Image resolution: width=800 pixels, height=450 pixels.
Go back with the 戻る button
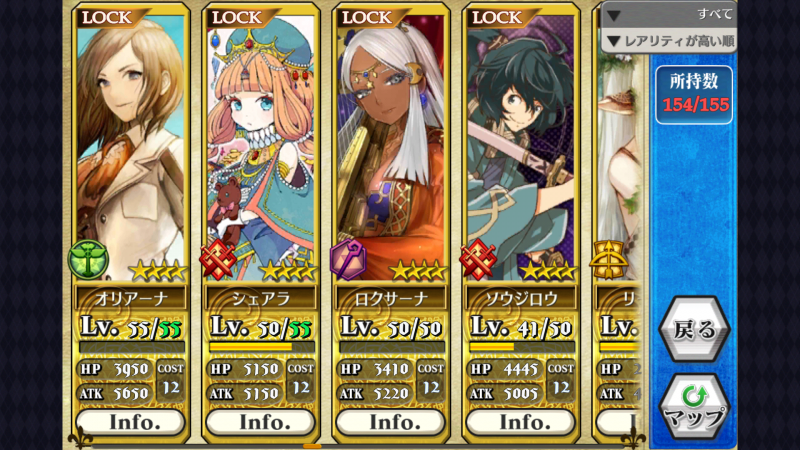click(x=693, y=330)
